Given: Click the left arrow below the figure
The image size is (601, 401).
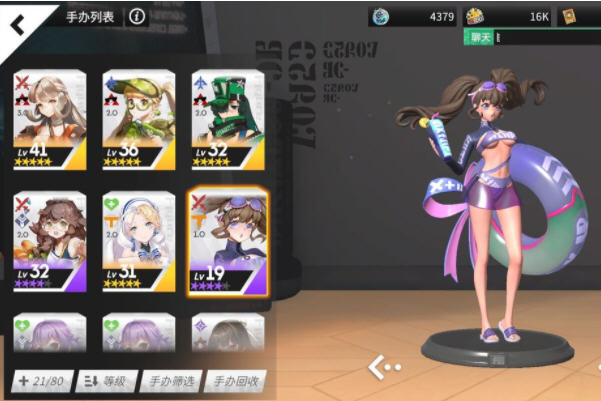Looking at the screenshot, I should click(x=378, y=368).
